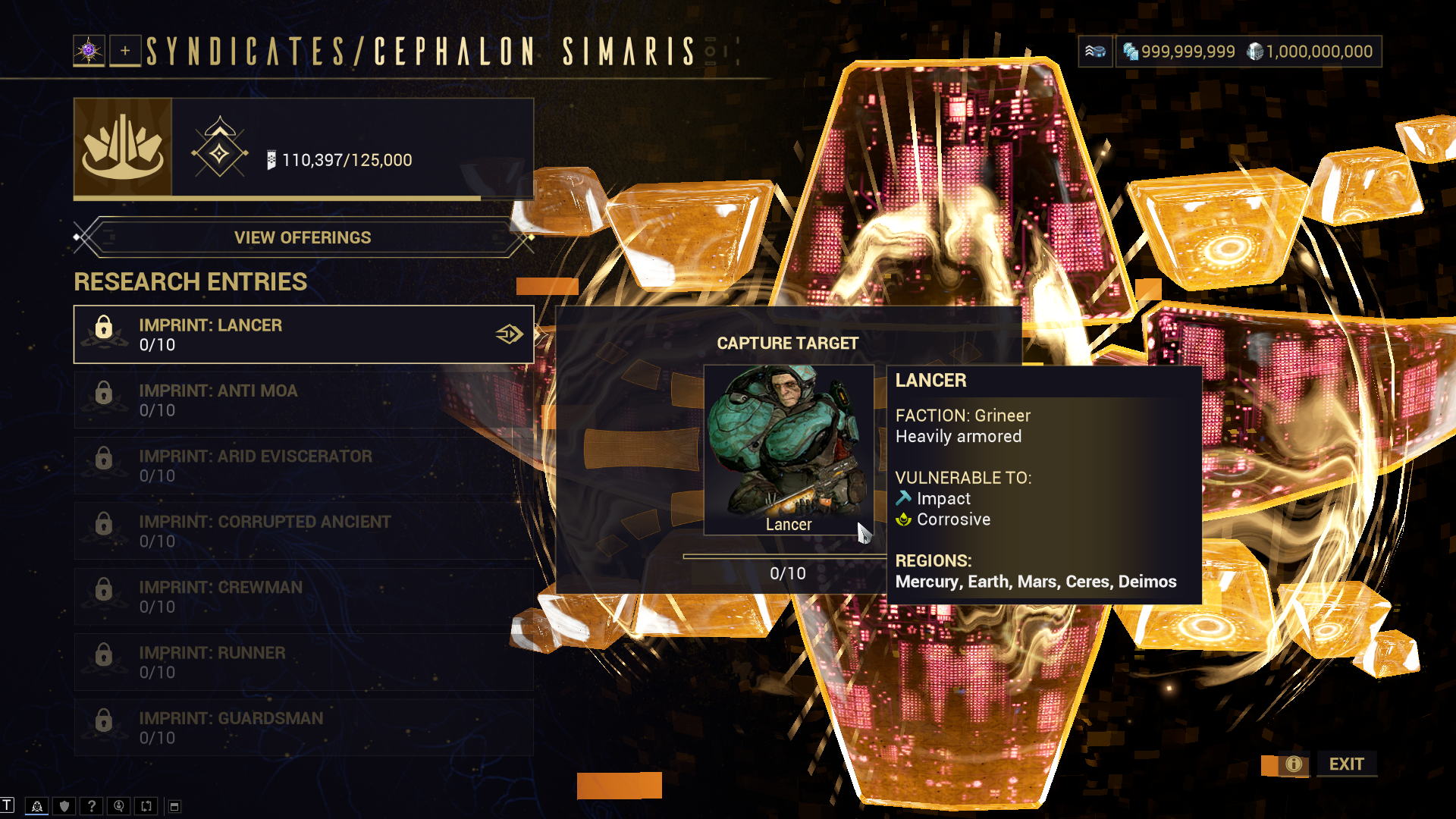This screenshot has width=1456, height=819.
Task: Pick the Imprint: Crewman research entry
Action: [303, 596]
